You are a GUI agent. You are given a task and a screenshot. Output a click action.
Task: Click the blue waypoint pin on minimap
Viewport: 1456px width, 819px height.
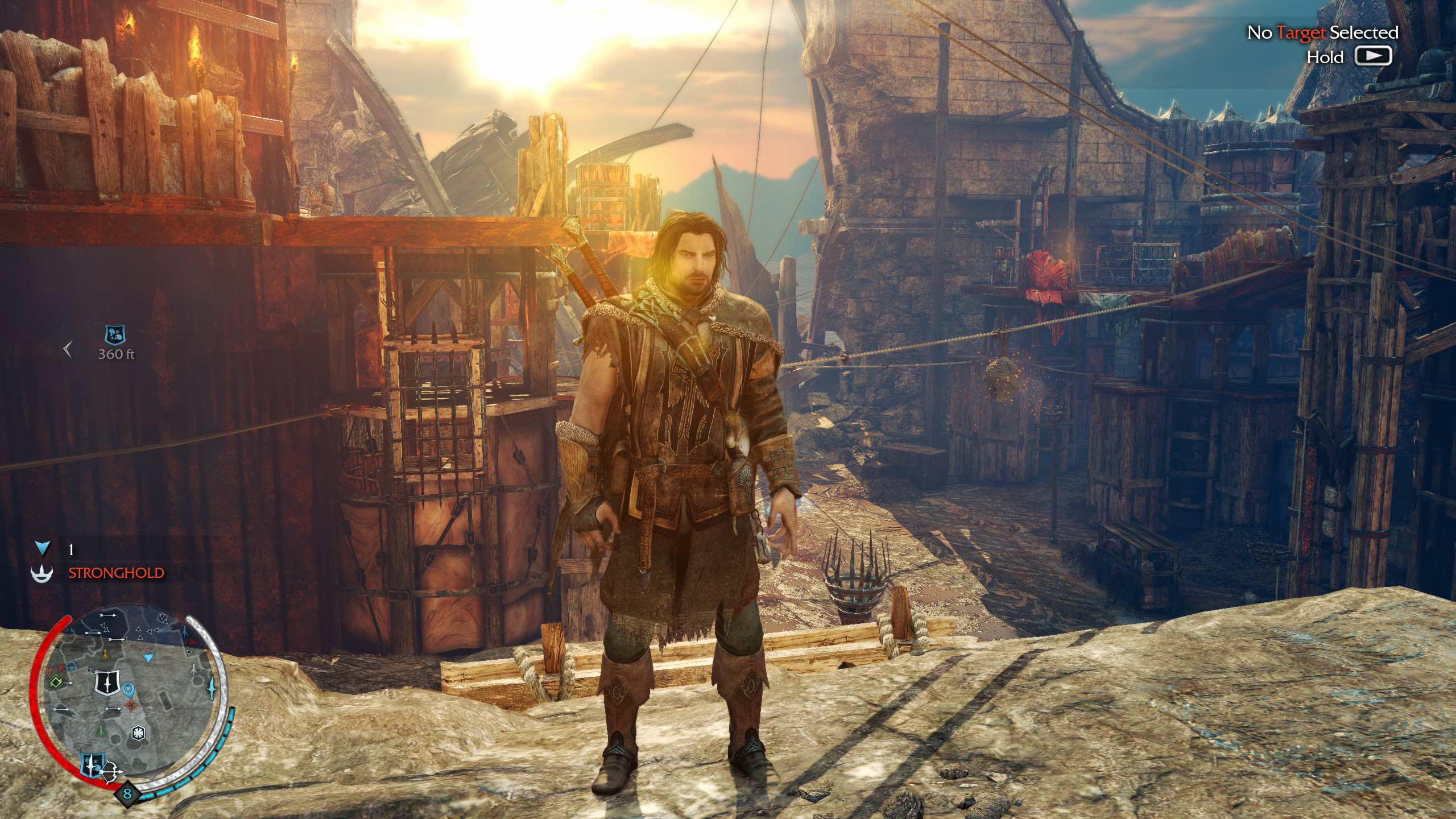(x=129, y=690)
